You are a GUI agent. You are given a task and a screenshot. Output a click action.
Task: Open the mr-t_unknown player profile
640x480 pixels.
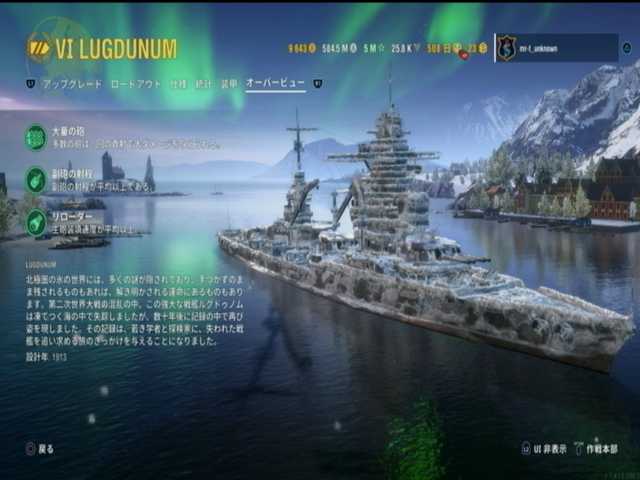(x=555, y=47)
